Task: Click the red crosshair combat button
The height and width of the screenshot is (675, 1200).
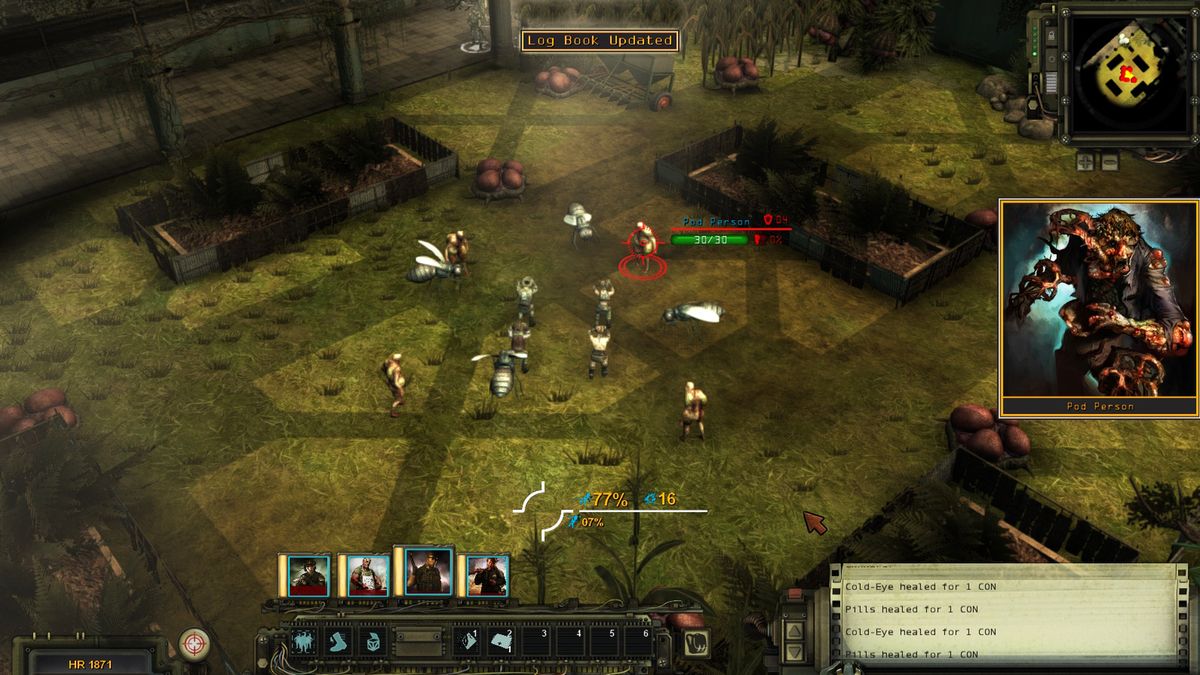Action: 193,643
